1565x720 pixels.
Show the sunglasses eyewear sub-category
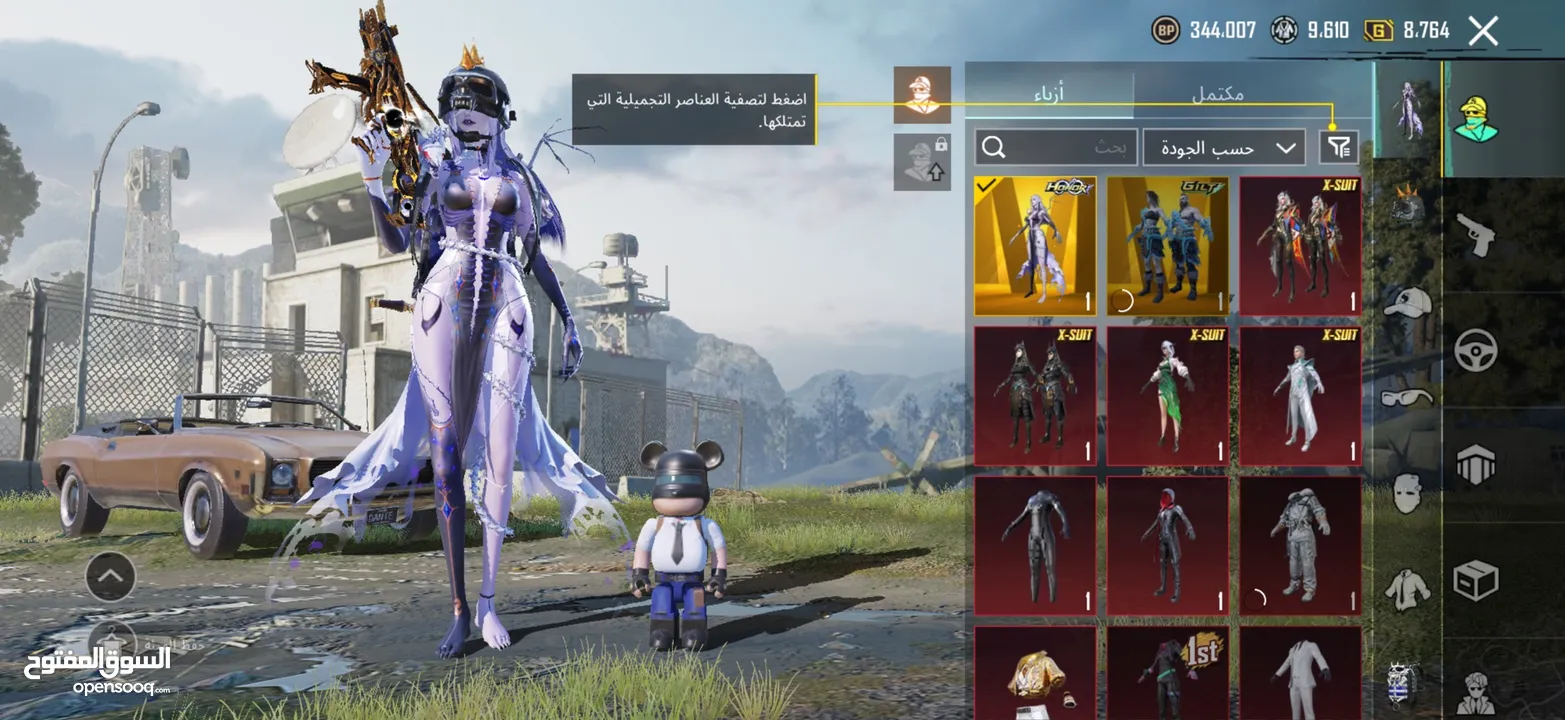pos(1407,397)
